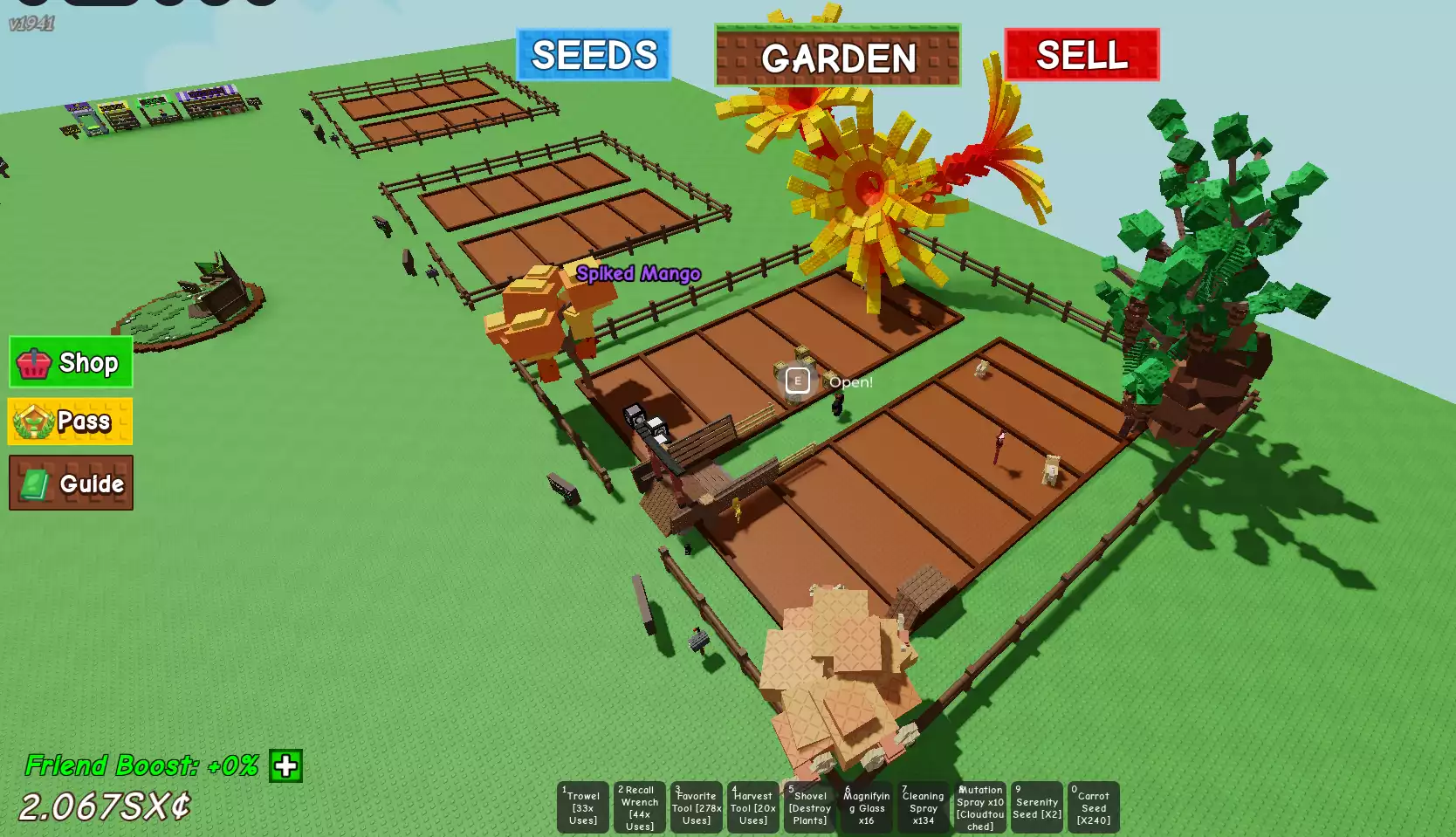Equip the Recall Wrench
This screenshot has width=1456, height=837.
[640, 807]
